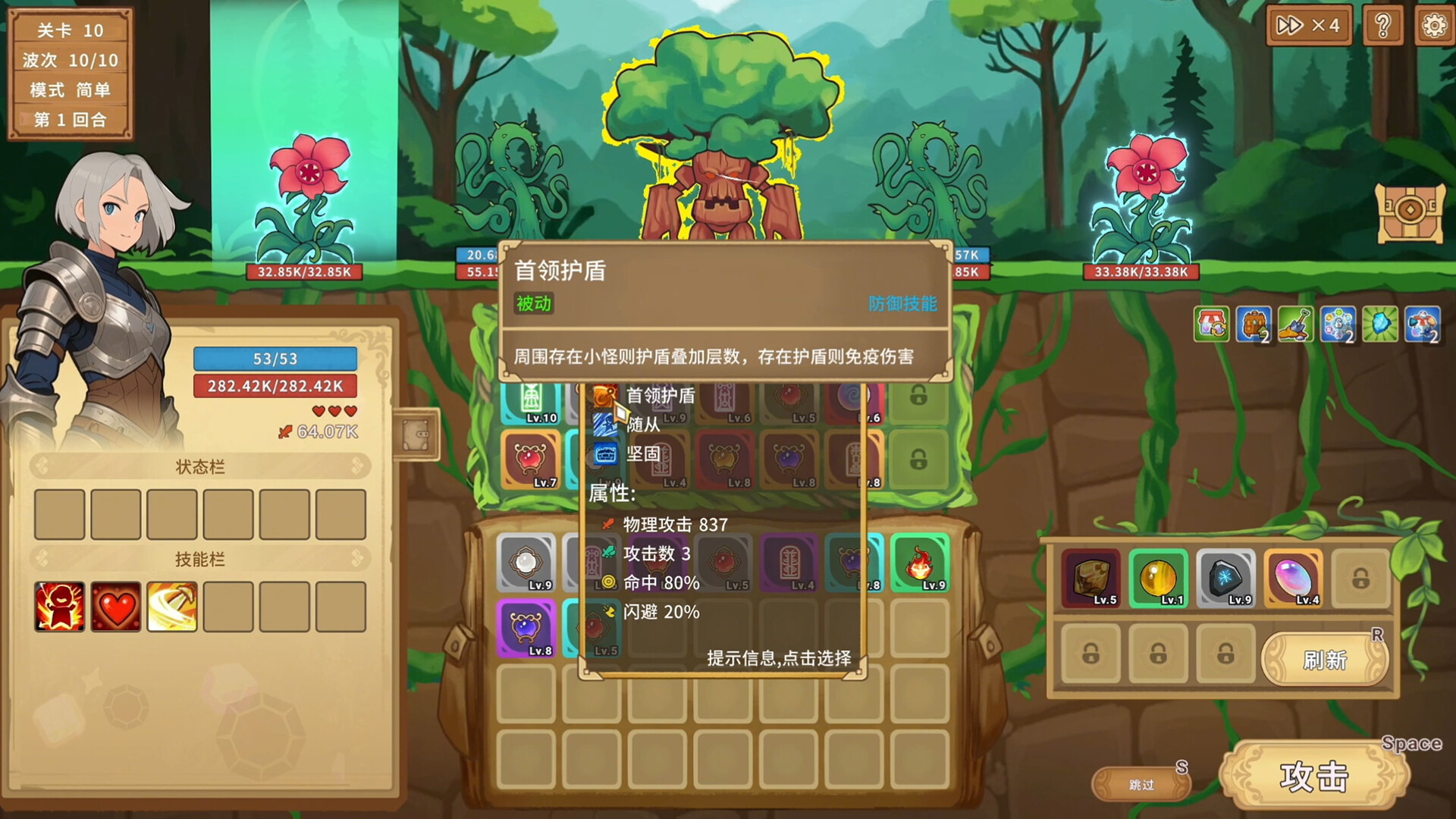
Task: Select the red rage skill in 技能栏
Action: tap(58, 607)
